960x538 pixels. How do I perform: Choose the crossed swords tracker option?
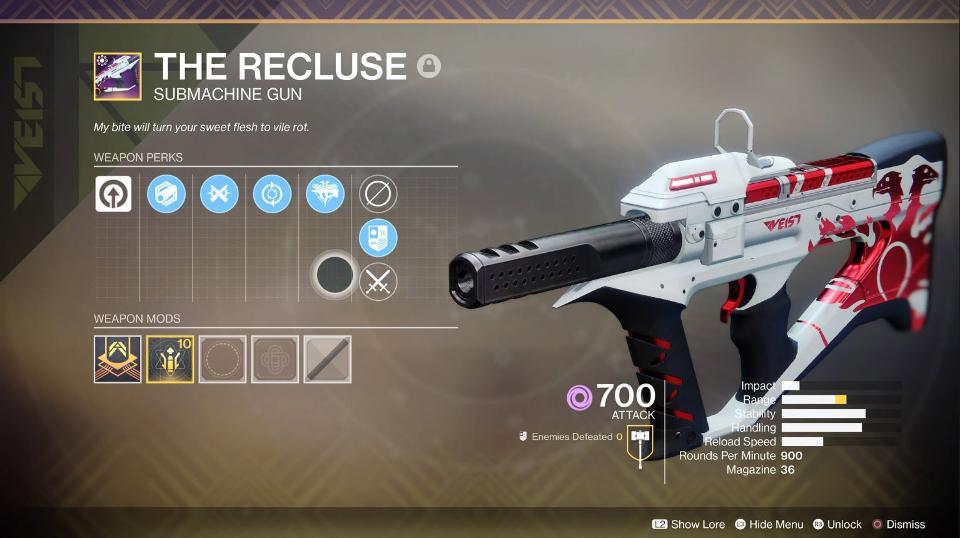pos(378,282)
